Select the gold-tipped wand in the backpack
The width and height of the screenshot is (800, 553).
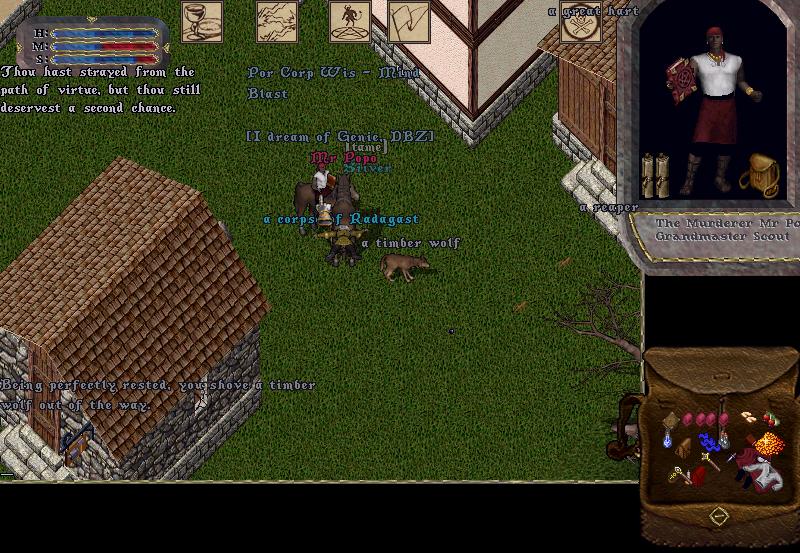[x=711, y=461]
